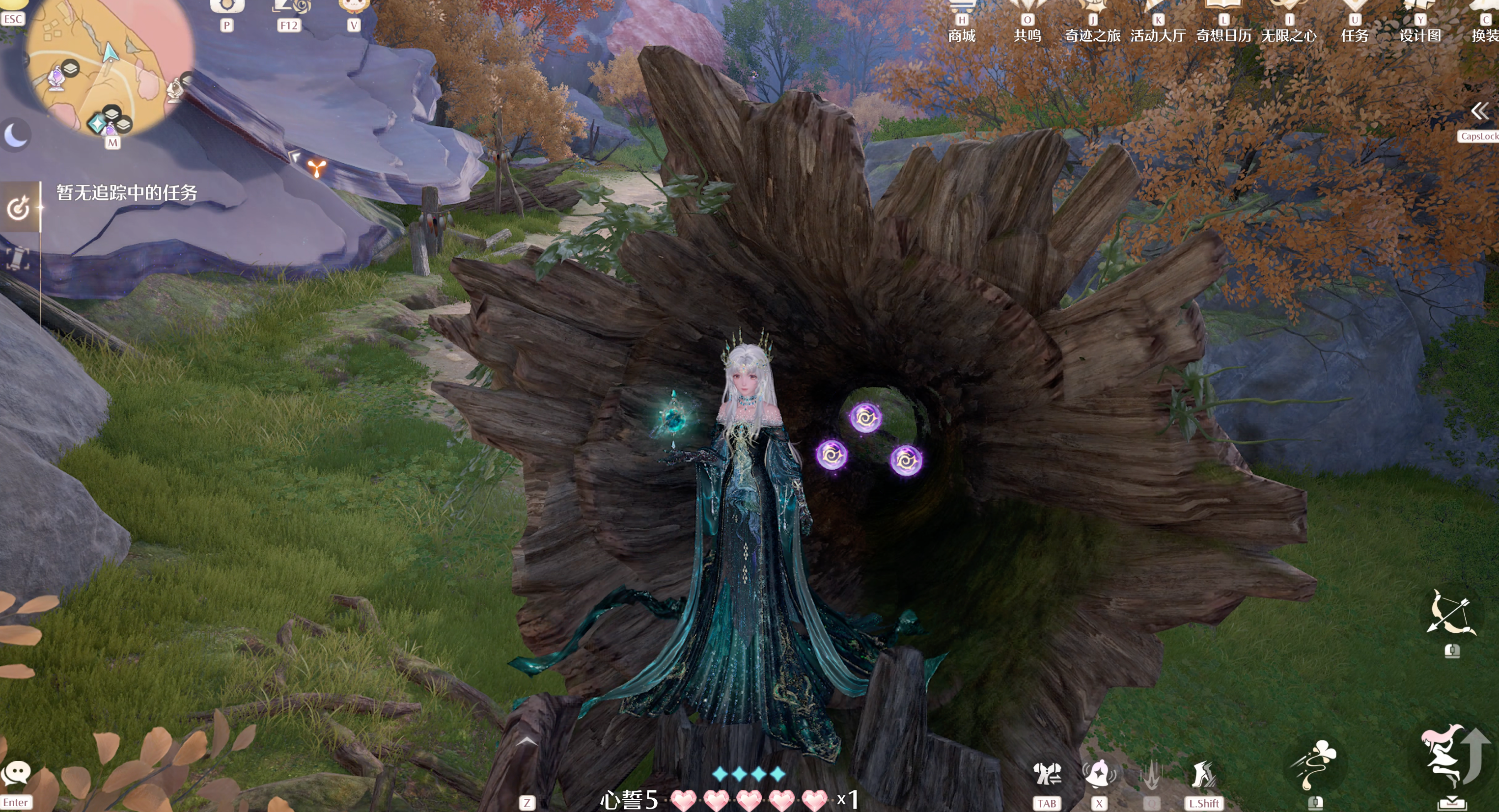Click the 暂无追踪中的任务 tracker text

(127, 192)
